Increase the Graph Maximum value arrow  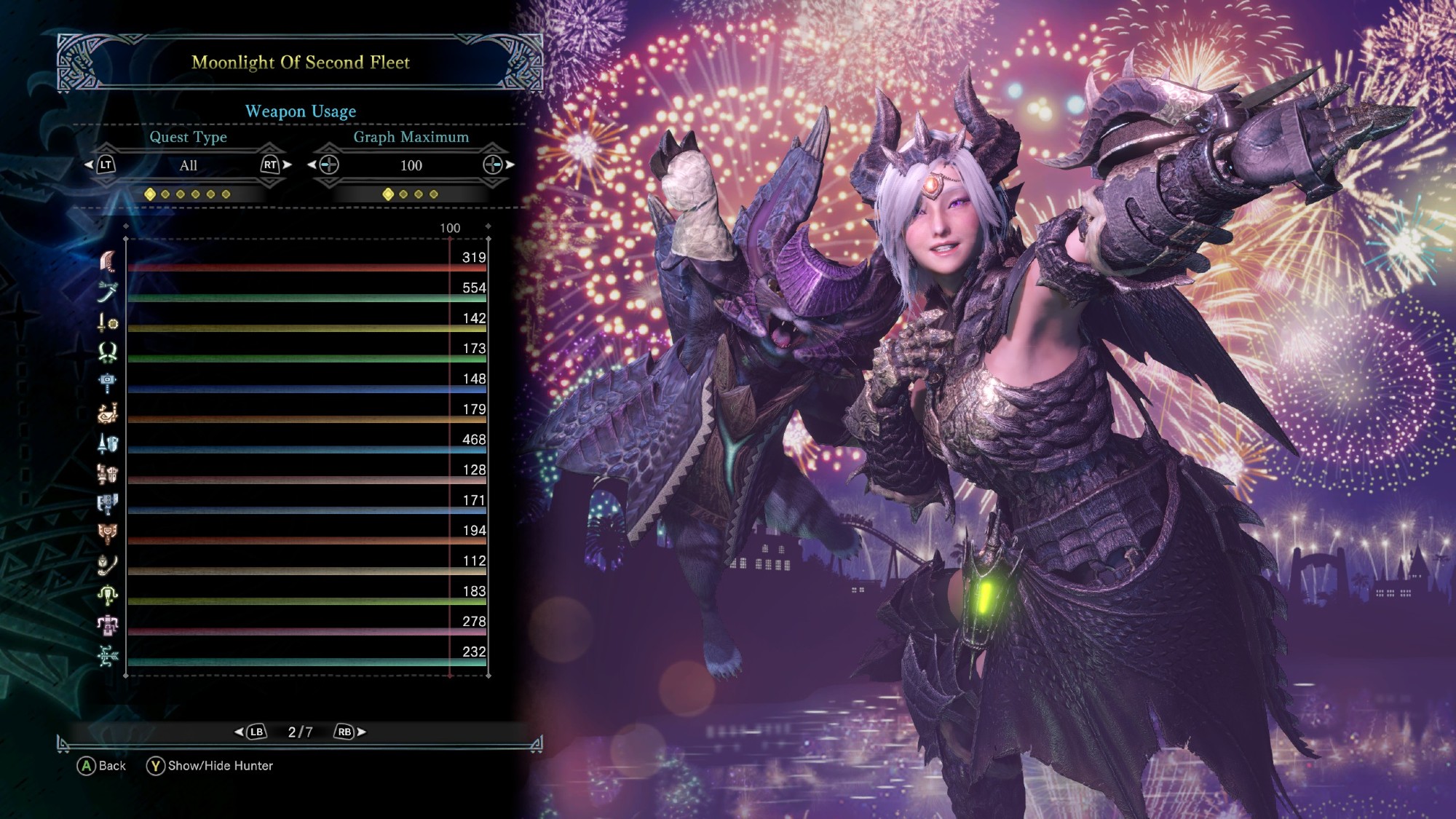pyautogui.click(x=510, y=165)
